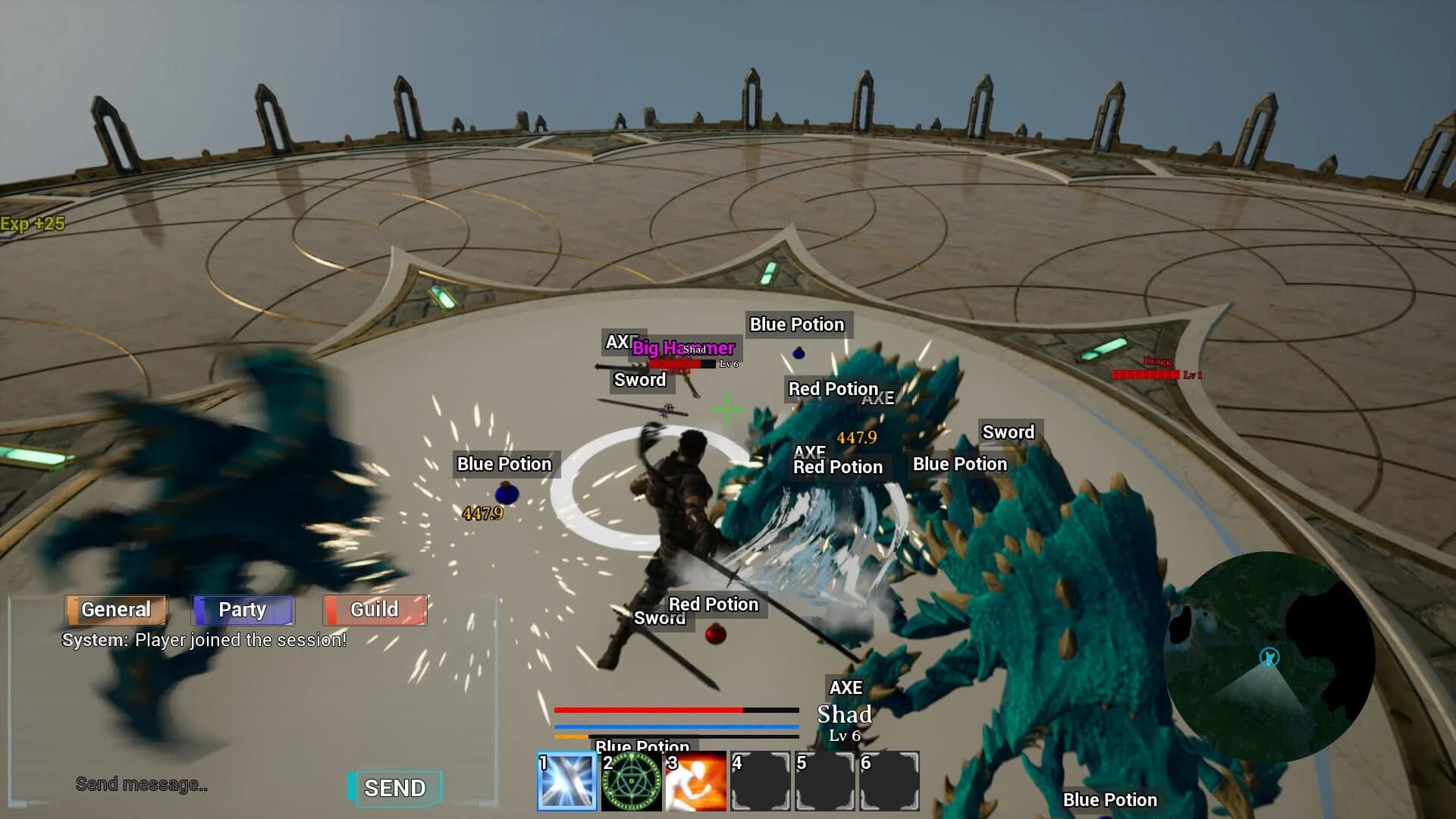Use the sprint ability in slot 3
Screen dimensions: 1456x819
[x=695, y=781]
